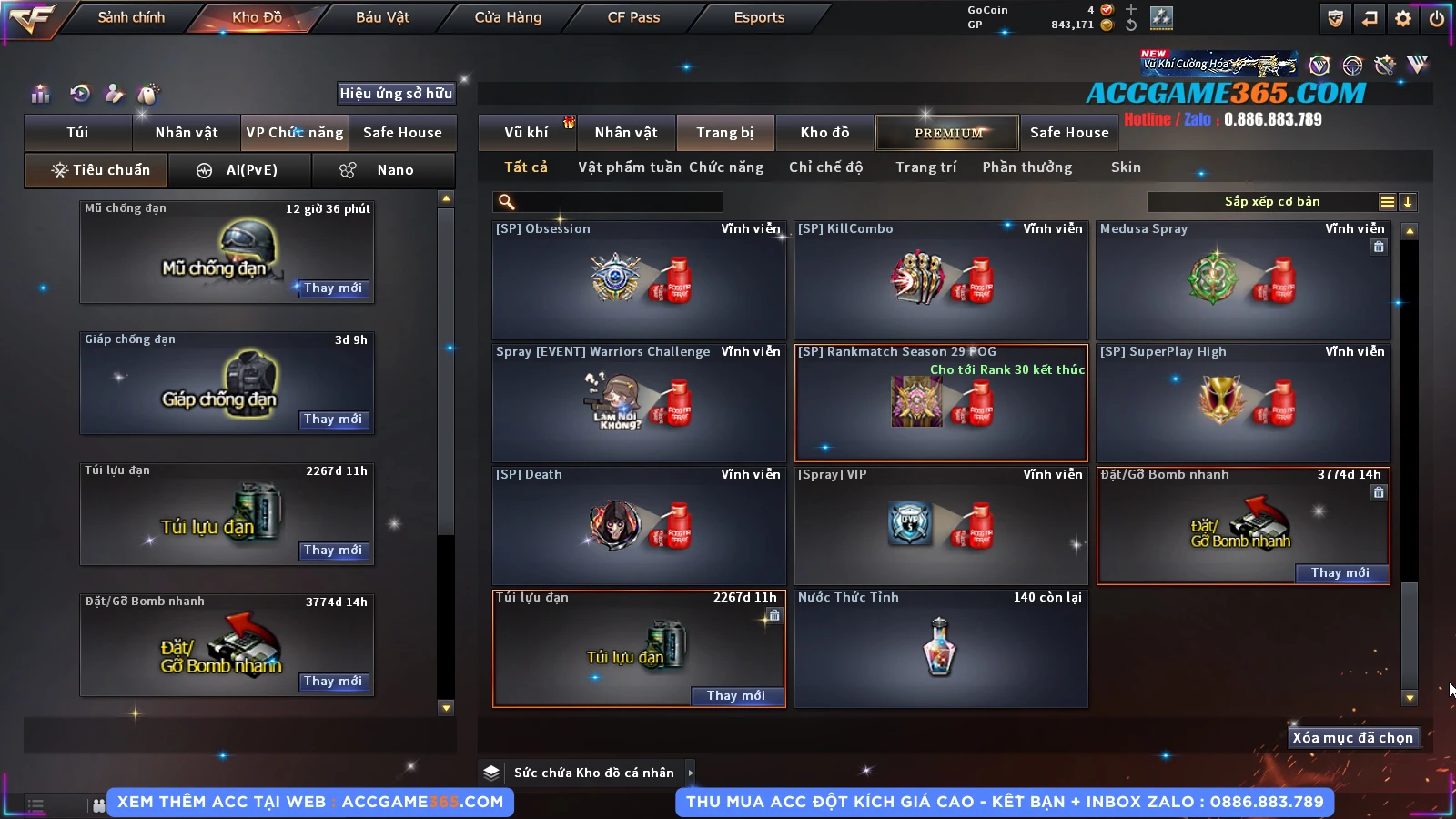The width and height of the screenshot is (1456, 819).
Task: Click Thay mới on Mũ chống đạn
Action: 333,288
